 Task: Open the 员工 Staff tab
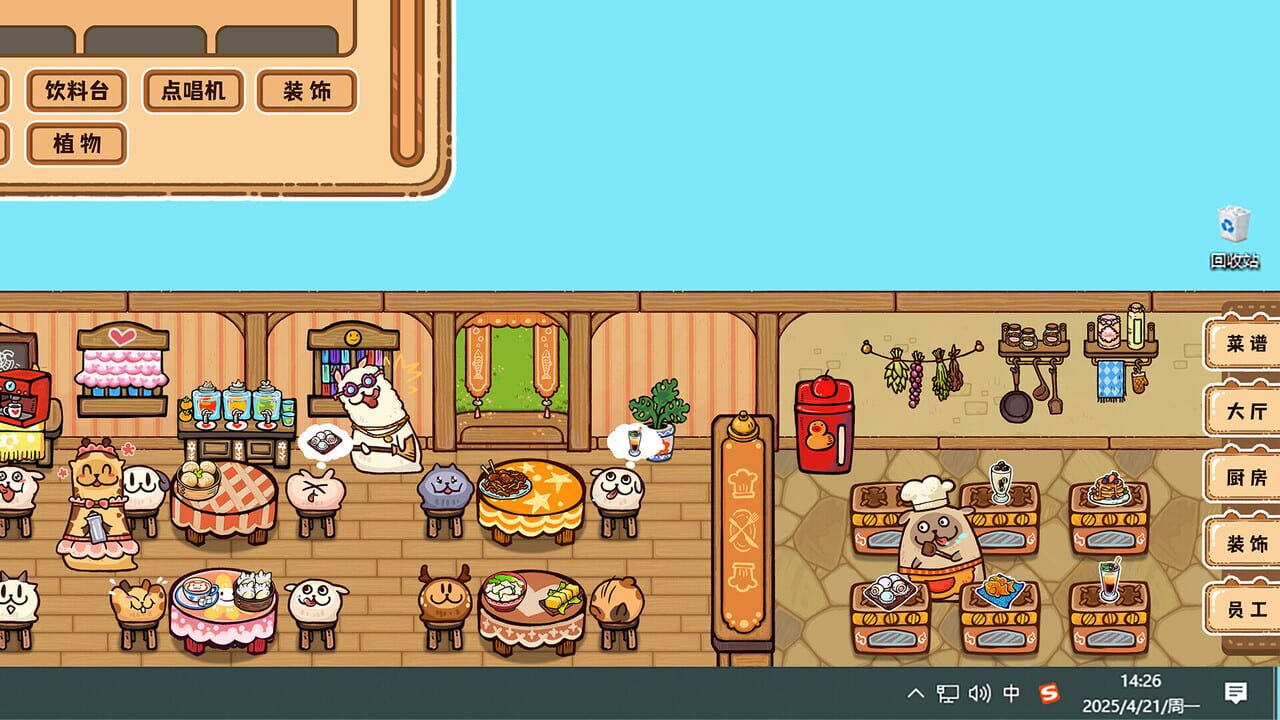tap(1243, 612)
